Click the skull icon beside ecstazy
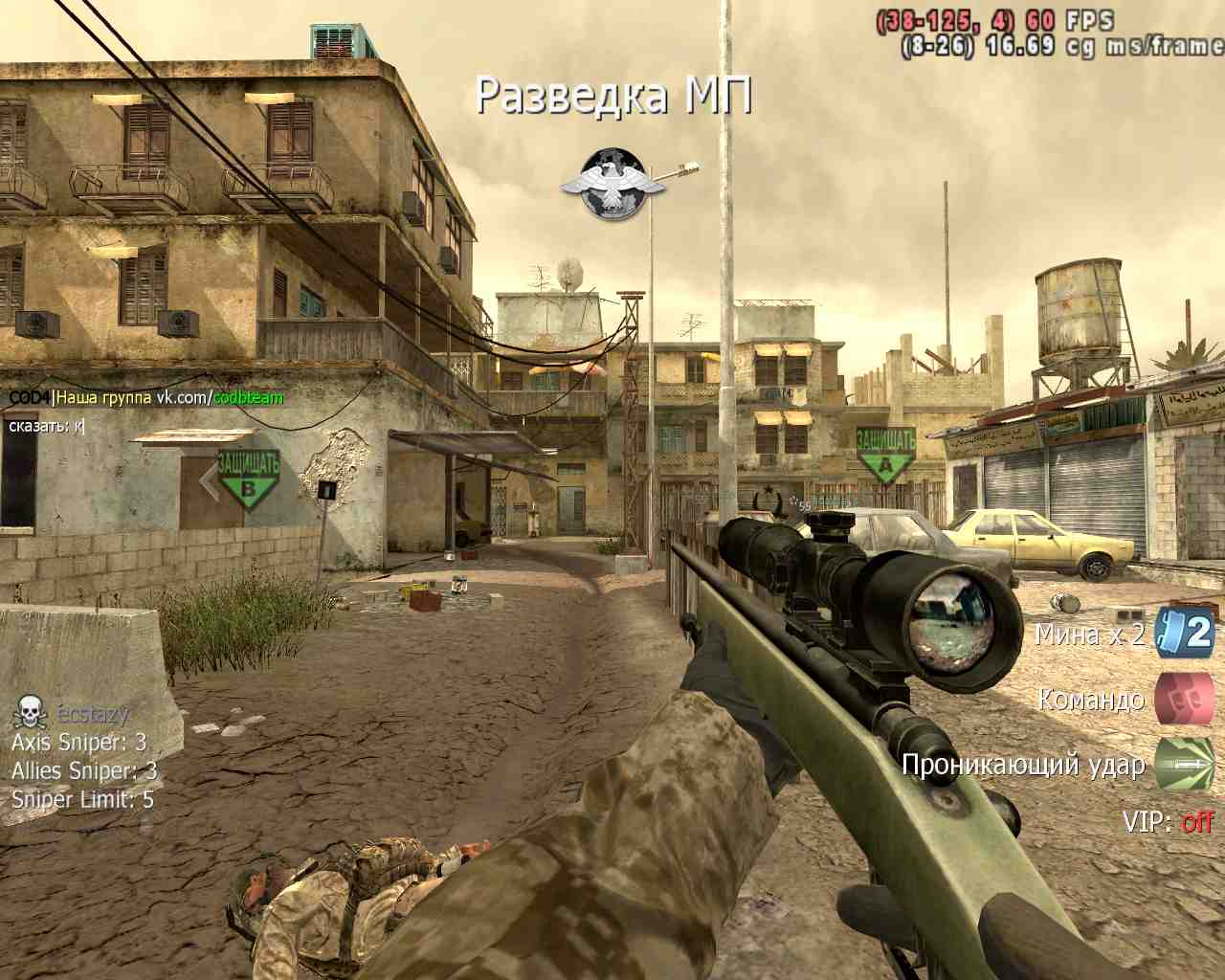 tap(31, 712)
